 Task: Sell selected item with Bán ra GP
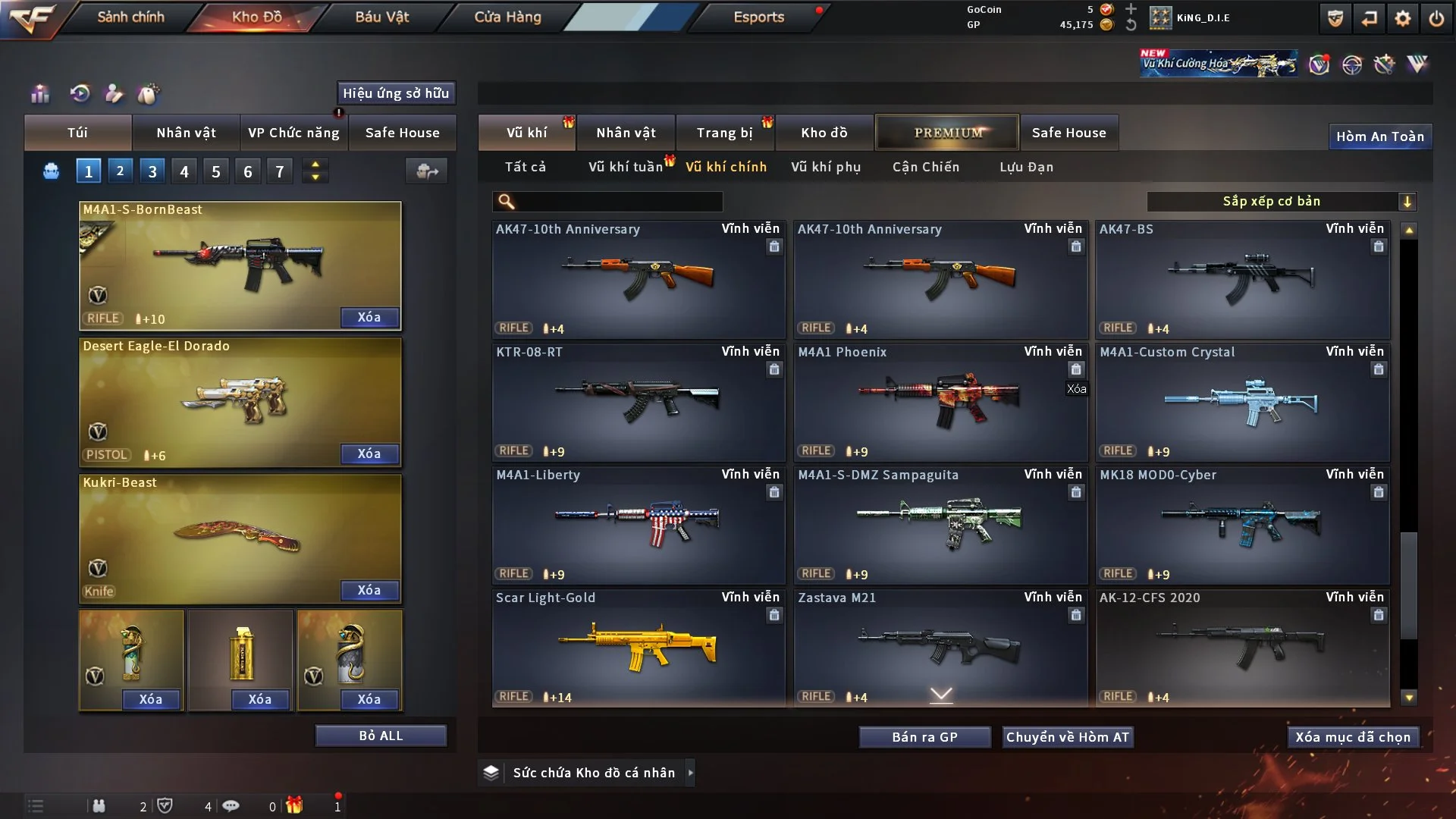point(924,737)
